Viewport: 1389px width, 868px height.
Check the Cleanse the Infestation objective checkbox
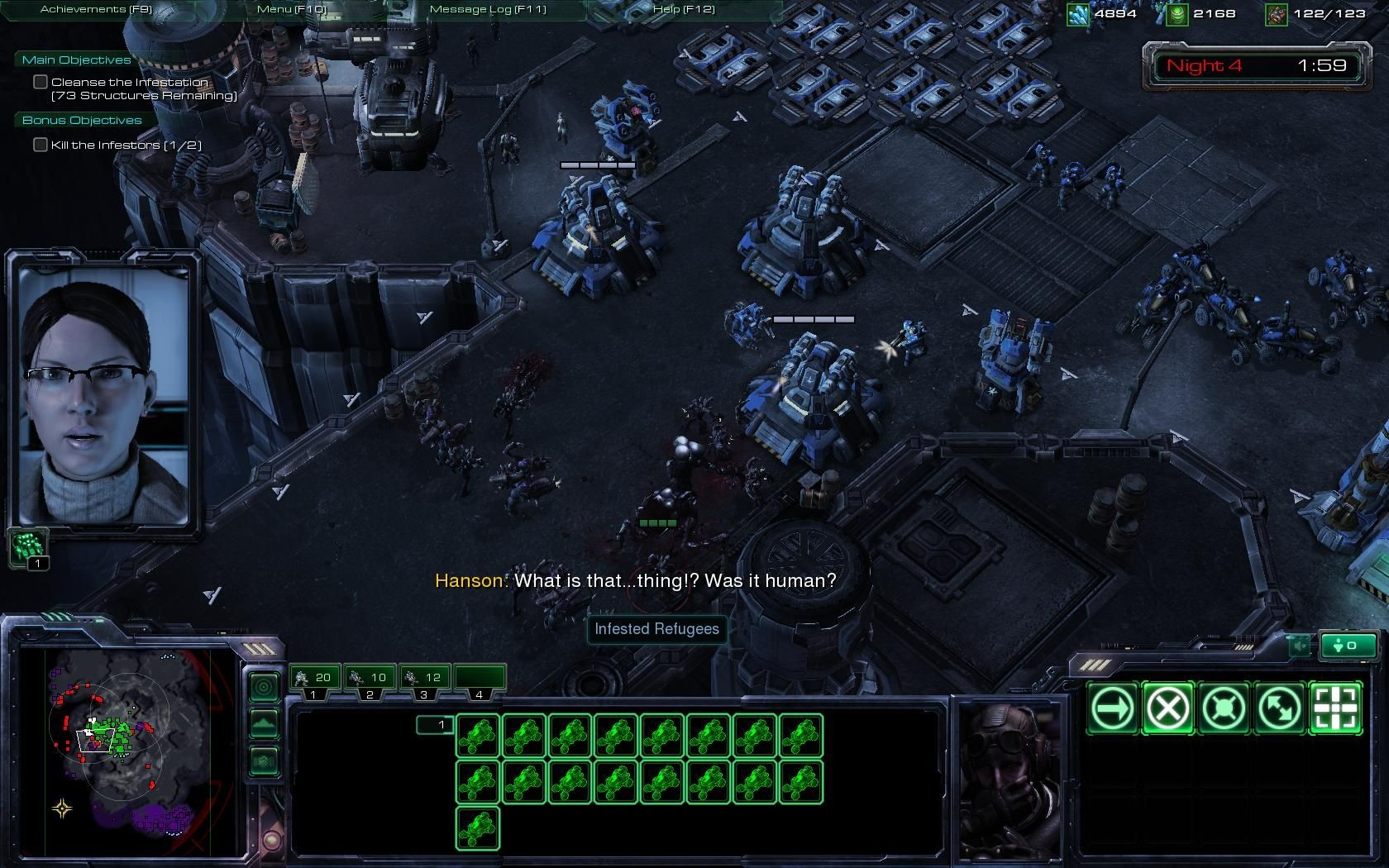tap(40, 81)
